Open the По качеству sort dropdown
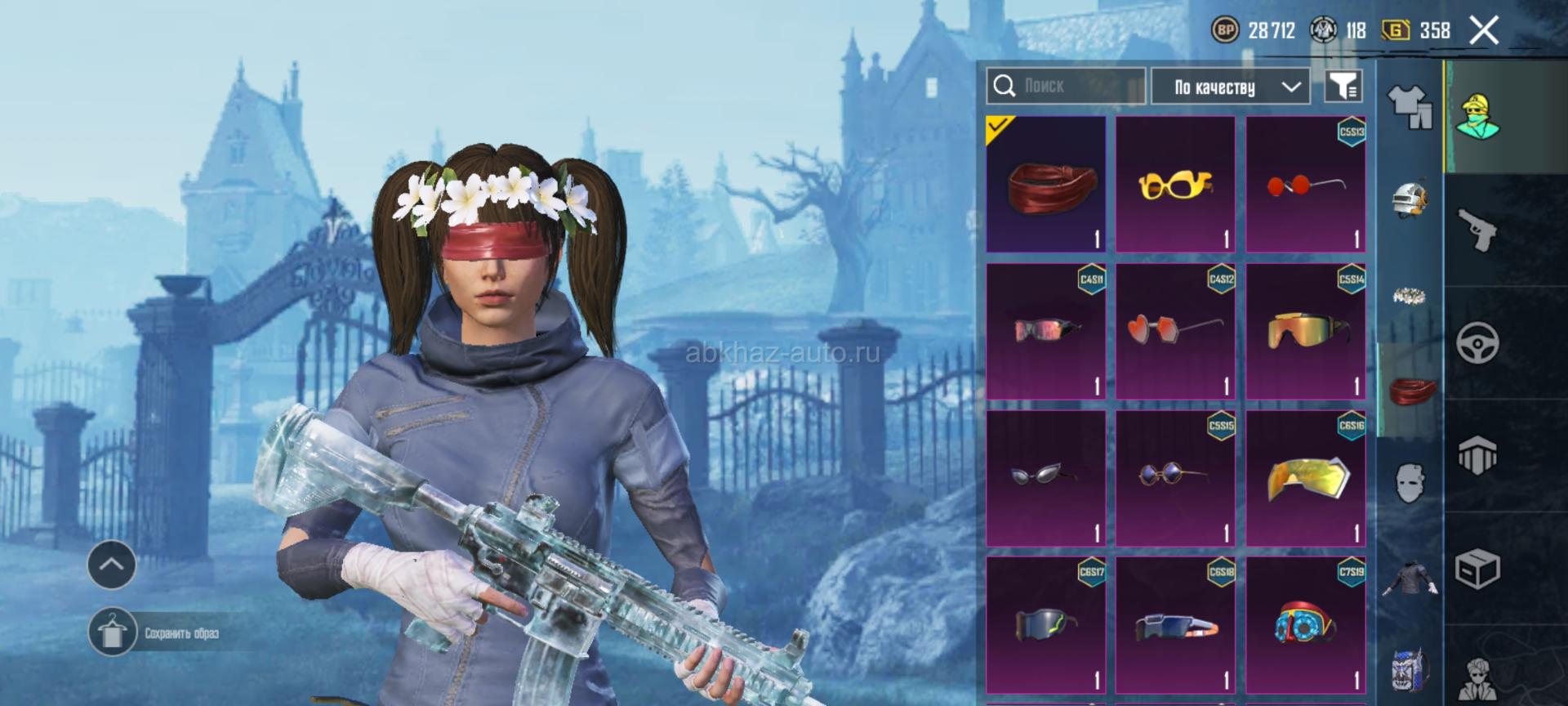The image size is (1568, 706). coord(1230,87)
